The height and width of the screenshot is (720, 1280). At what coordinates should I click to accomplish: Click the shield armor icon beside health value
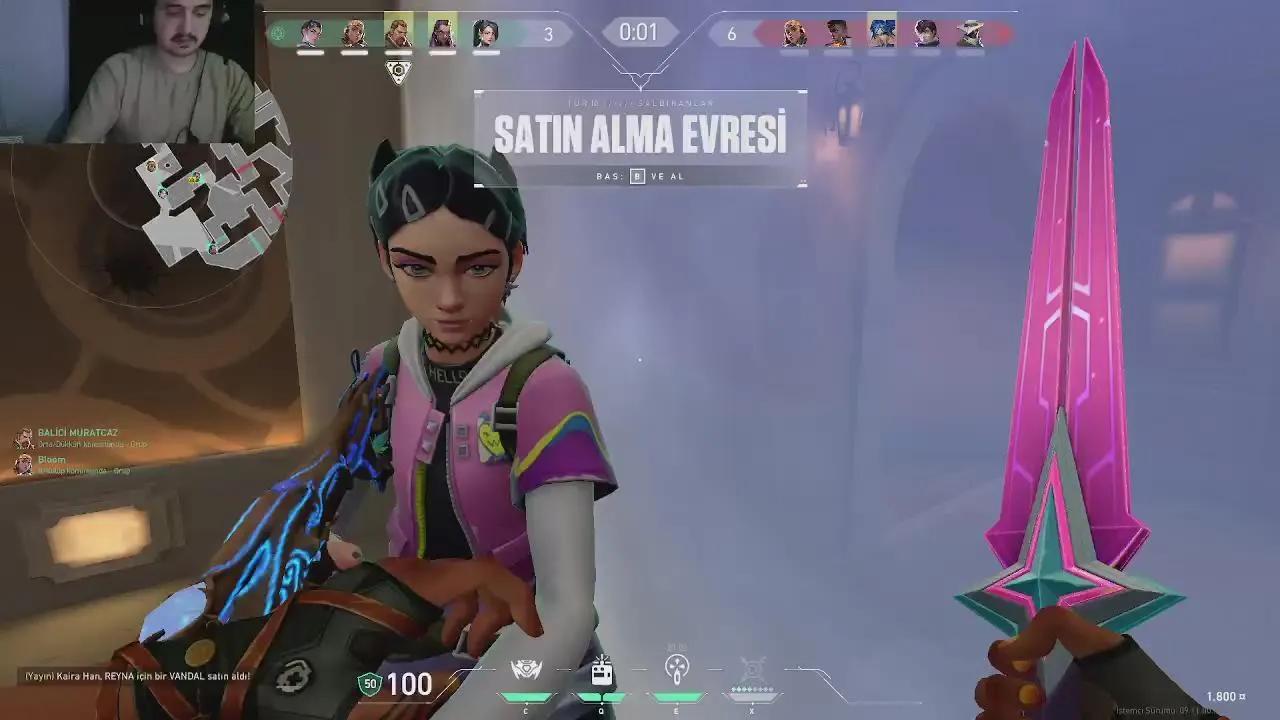click(369, 686)
